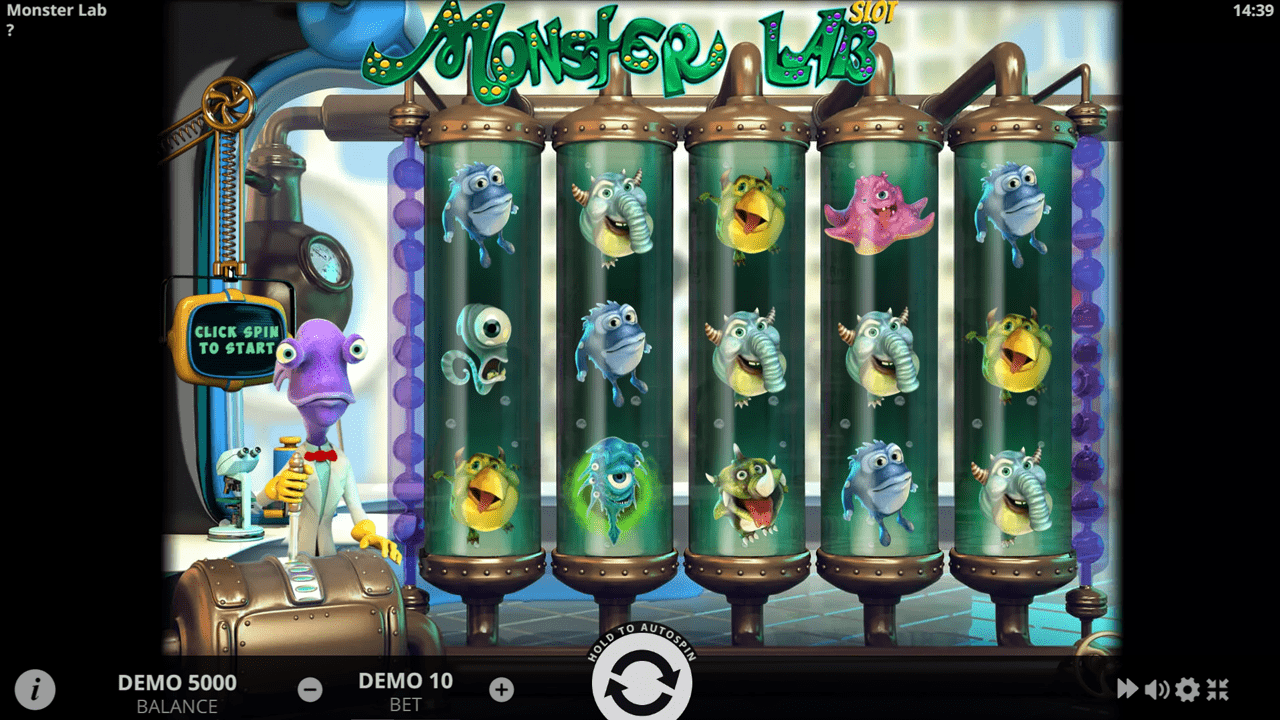
Task: Open the settings gear
Action: (x=1187, y=687)
